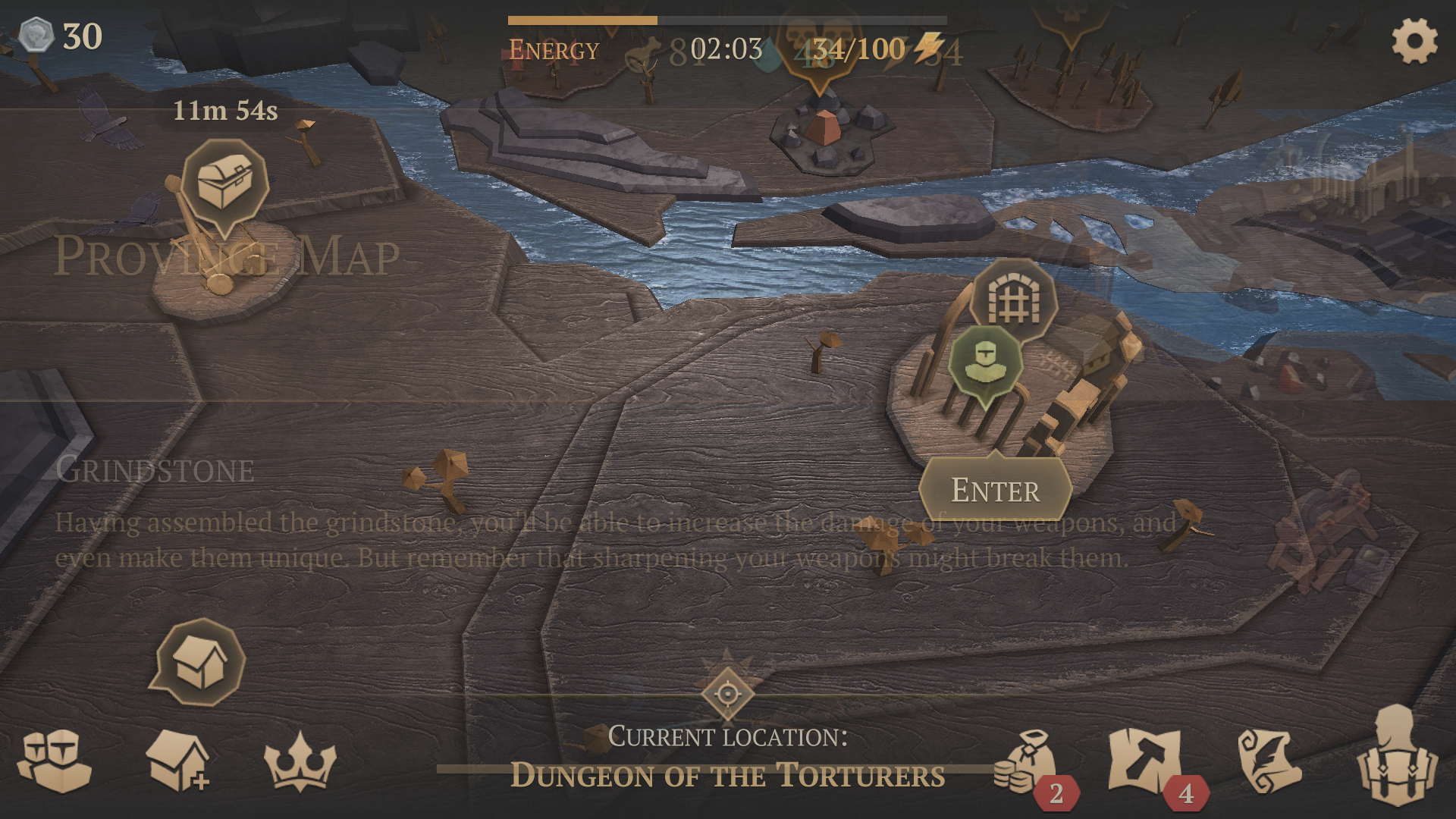The height and width of the screenshot is (819, 1456).
Task: Open the two-helmets squad menu
Action: (55, 761)
